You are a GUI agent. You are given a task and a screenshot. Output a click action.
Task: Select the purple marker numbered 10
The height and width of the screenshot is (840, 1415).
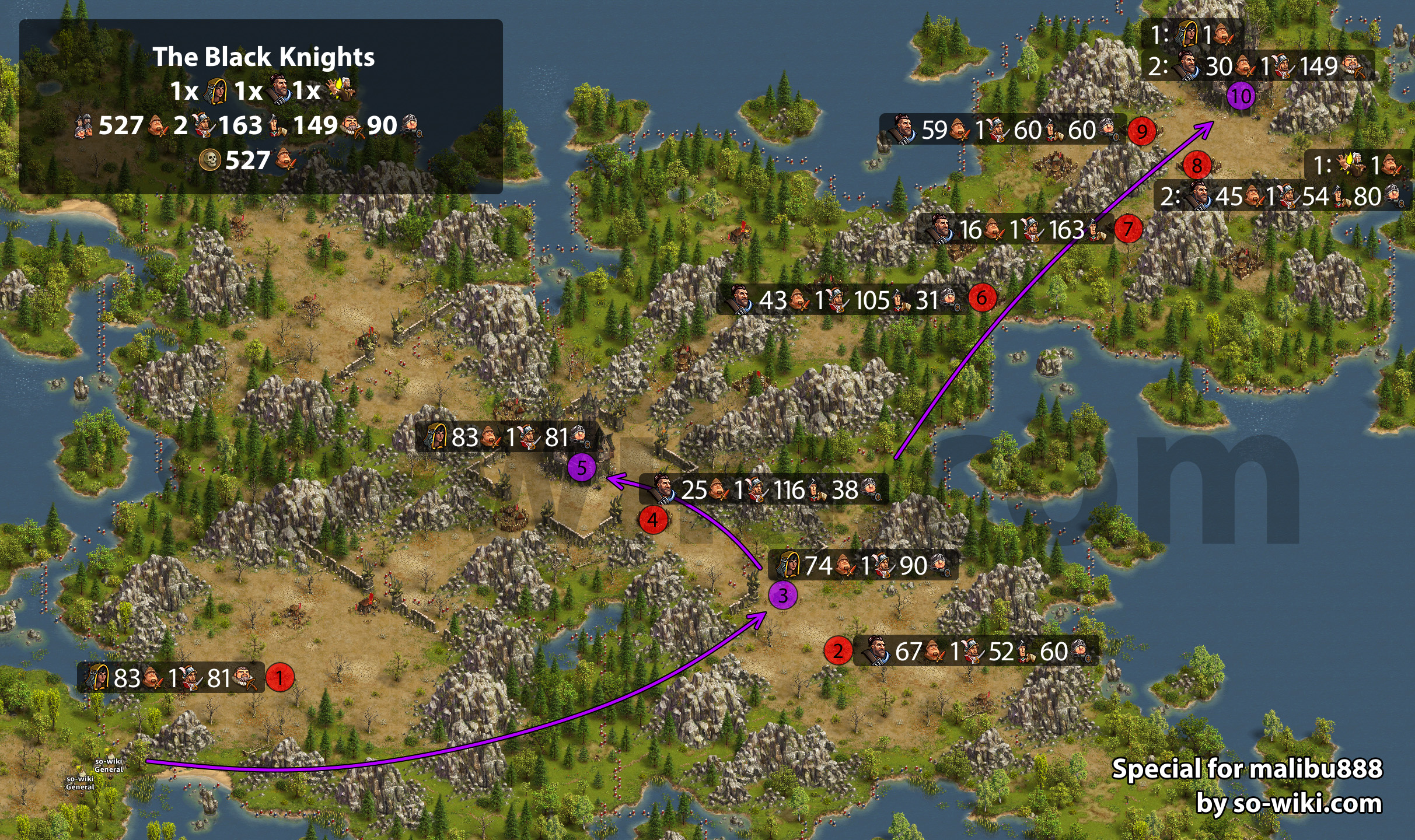coord(1241,96)
